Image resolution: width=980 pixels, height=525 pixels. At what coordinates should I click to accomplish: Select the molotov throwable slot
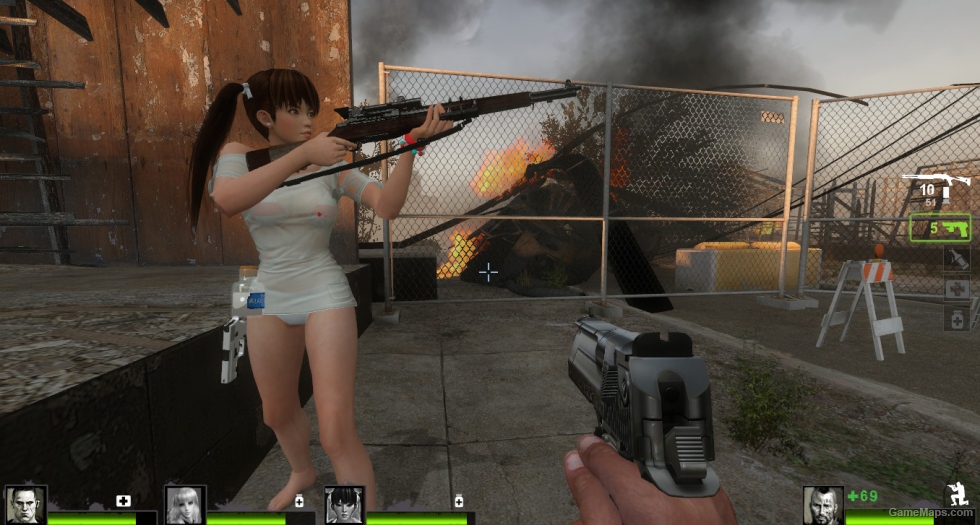(x=956, y=259)
